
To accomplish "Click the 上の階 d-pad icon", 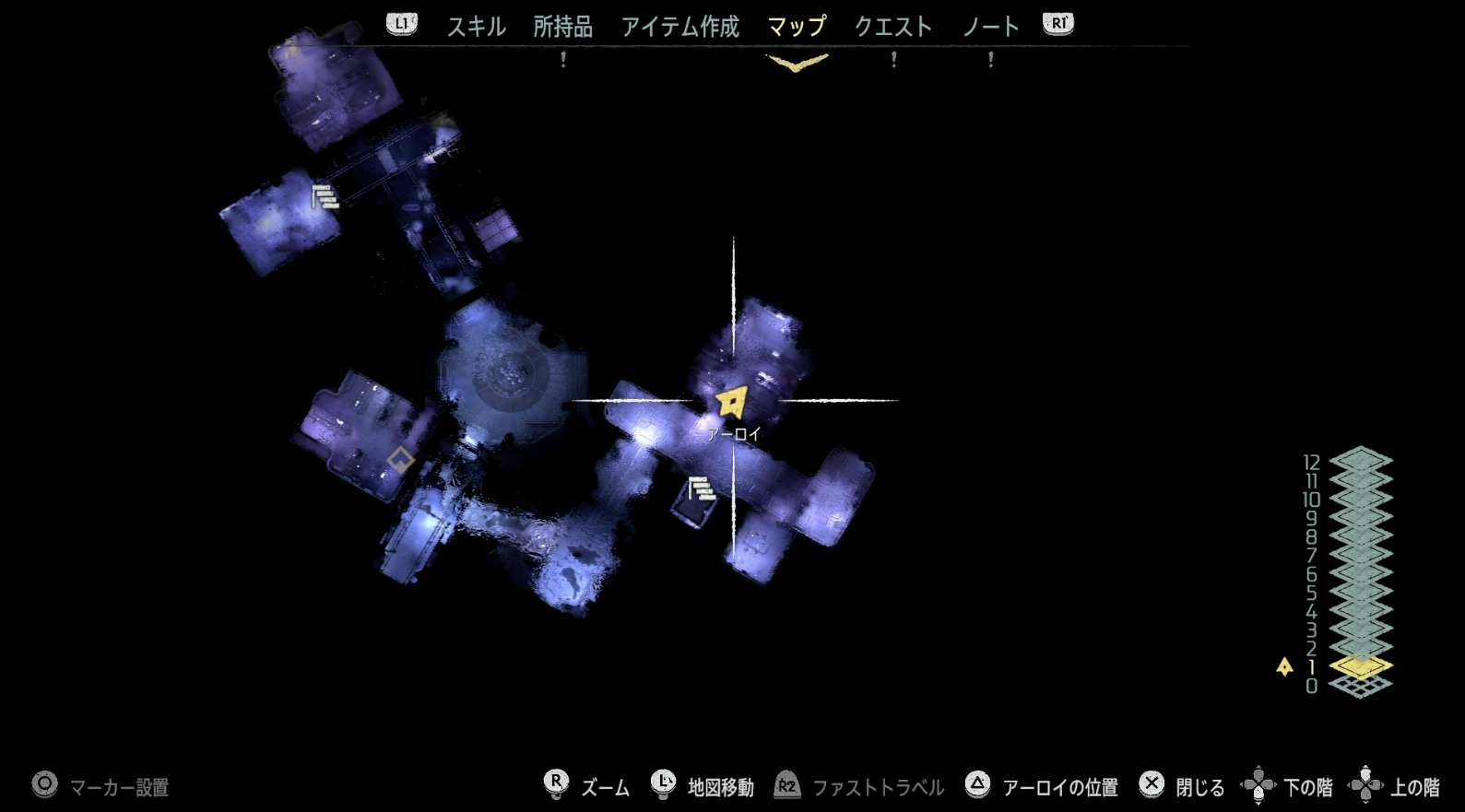I will coord(1365,785).
